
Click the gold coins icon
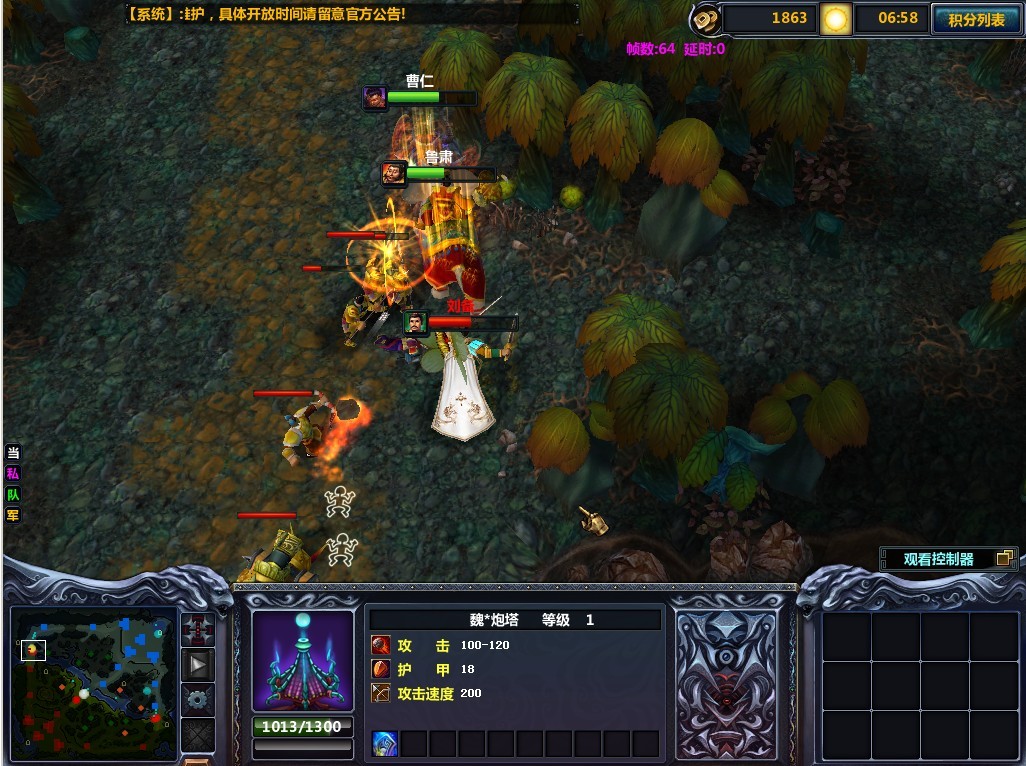706,19
